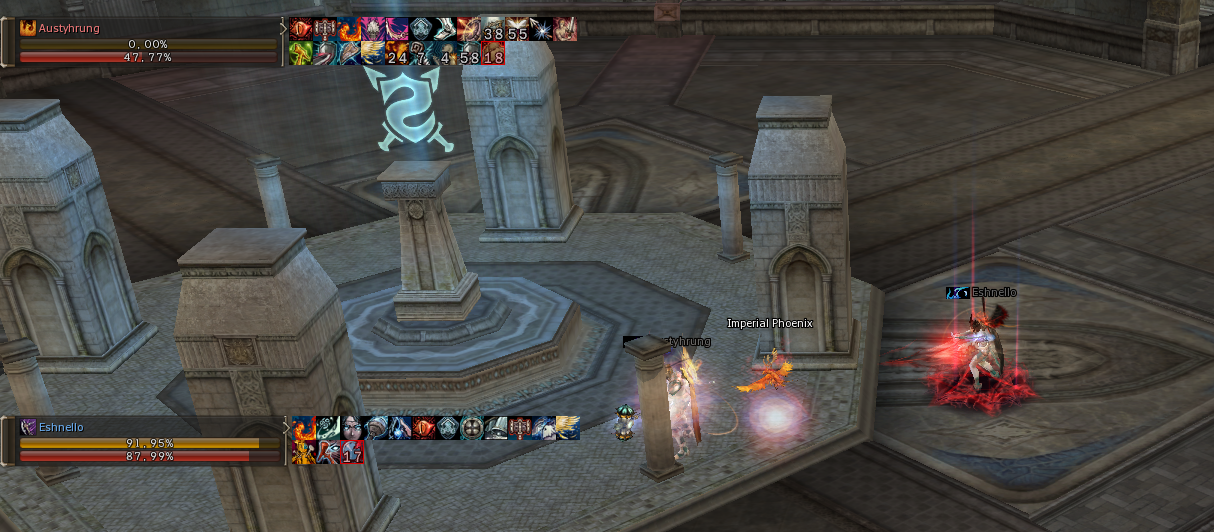Screen dimensions: 1214x532
Task: Click Austyhrung's buff icon showing 58
Action: tap(469, 54)
